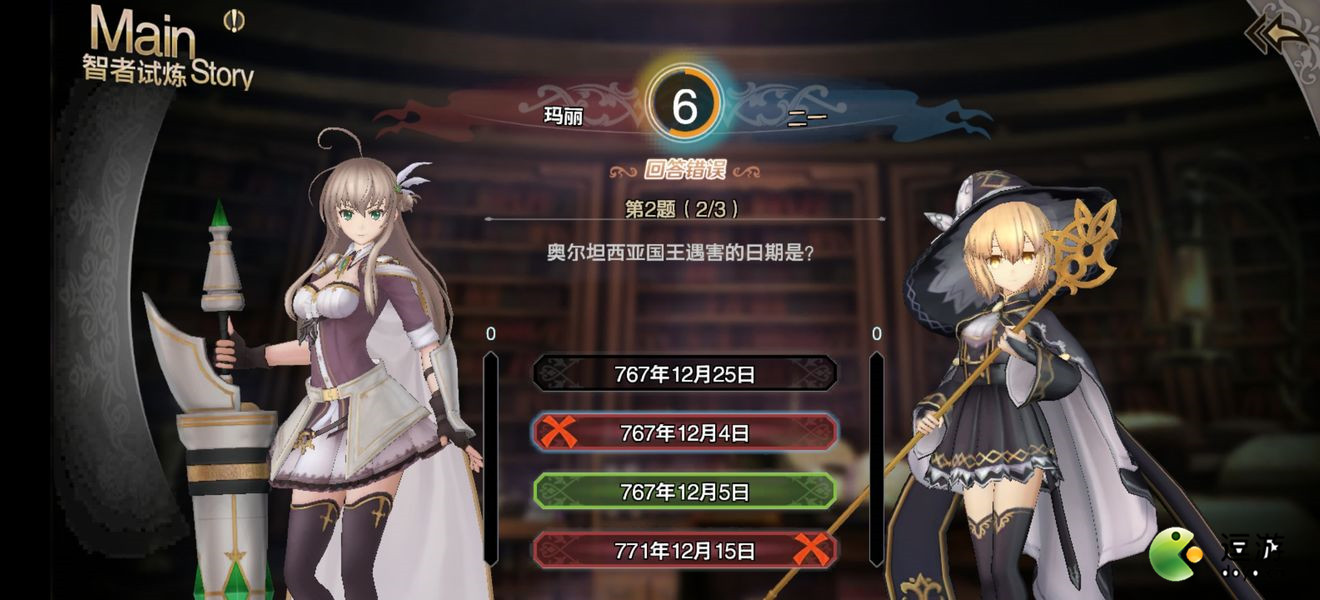The height and width of the screenshot is (600, 1320).
Task: Pick the green answer 767年12月5日
Action: click(x=685, y=492)
